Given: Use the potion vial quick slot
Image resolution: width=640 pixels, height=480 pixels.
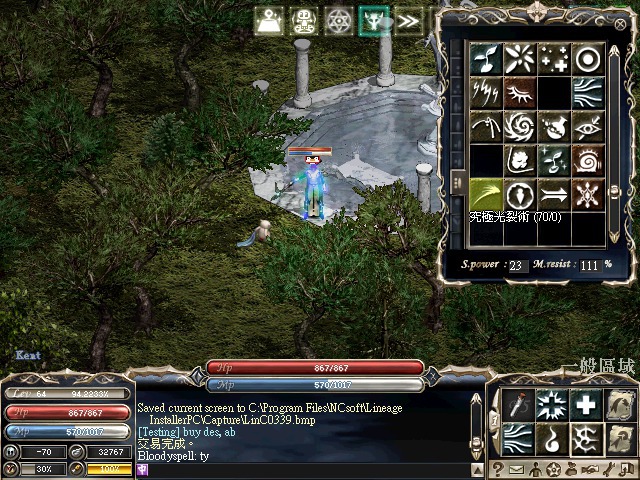Looking at the screenshot, I should (519, 405).
